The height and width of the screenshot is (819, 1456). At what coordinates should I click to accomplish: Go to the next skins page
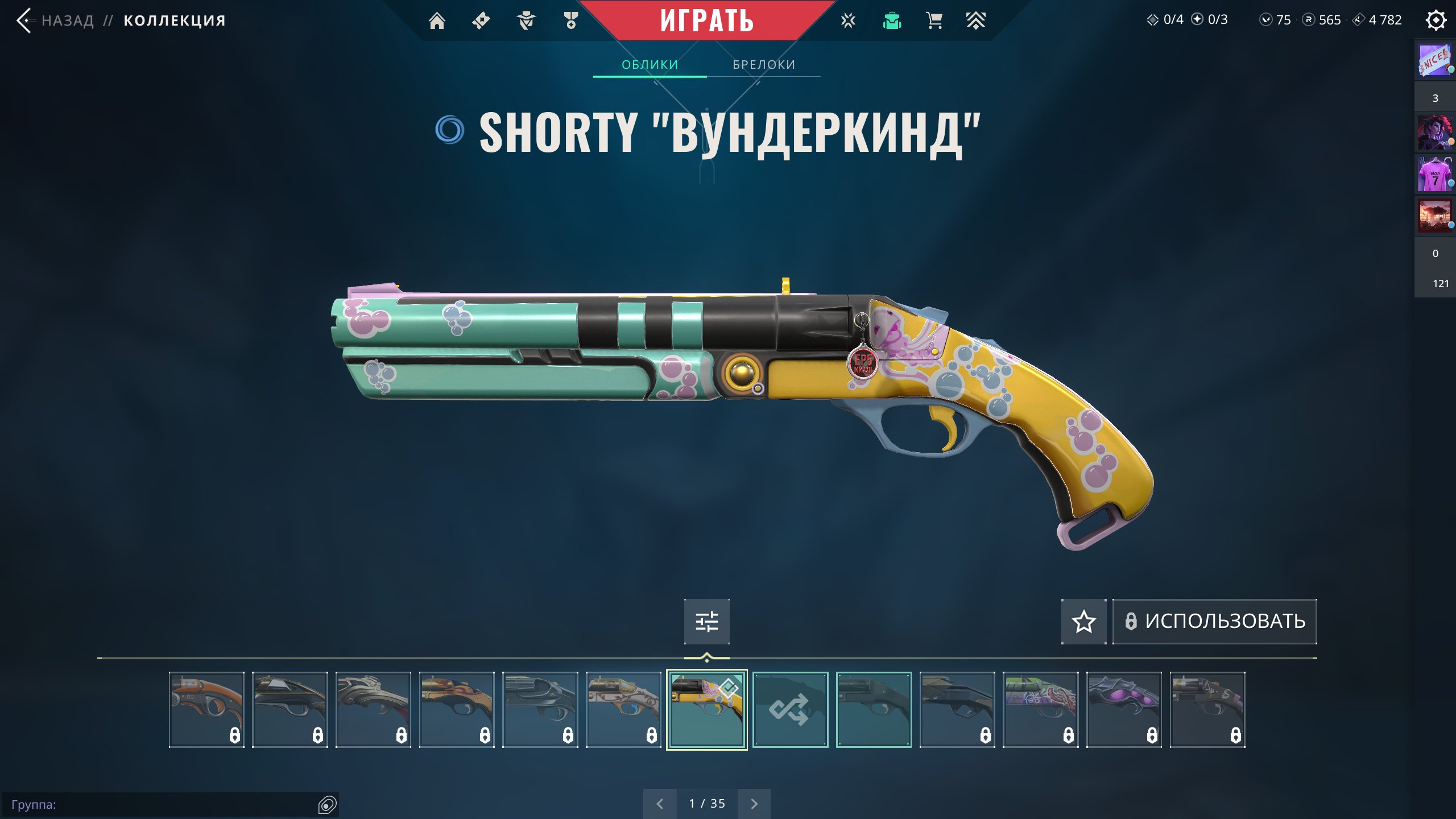tap(754, 804)
